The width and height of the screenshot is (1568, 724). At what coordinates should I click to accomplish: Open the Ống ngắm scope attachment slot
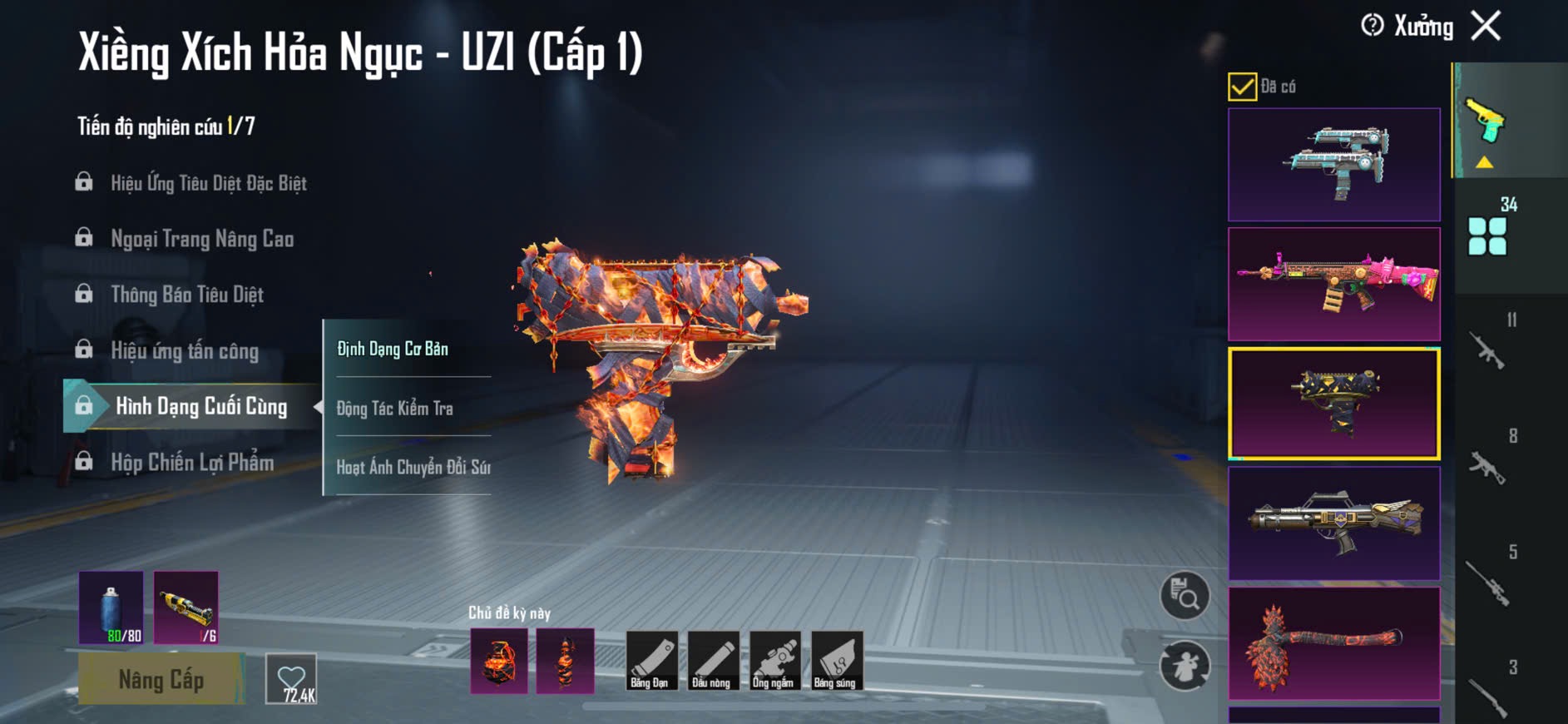[773, 661]
